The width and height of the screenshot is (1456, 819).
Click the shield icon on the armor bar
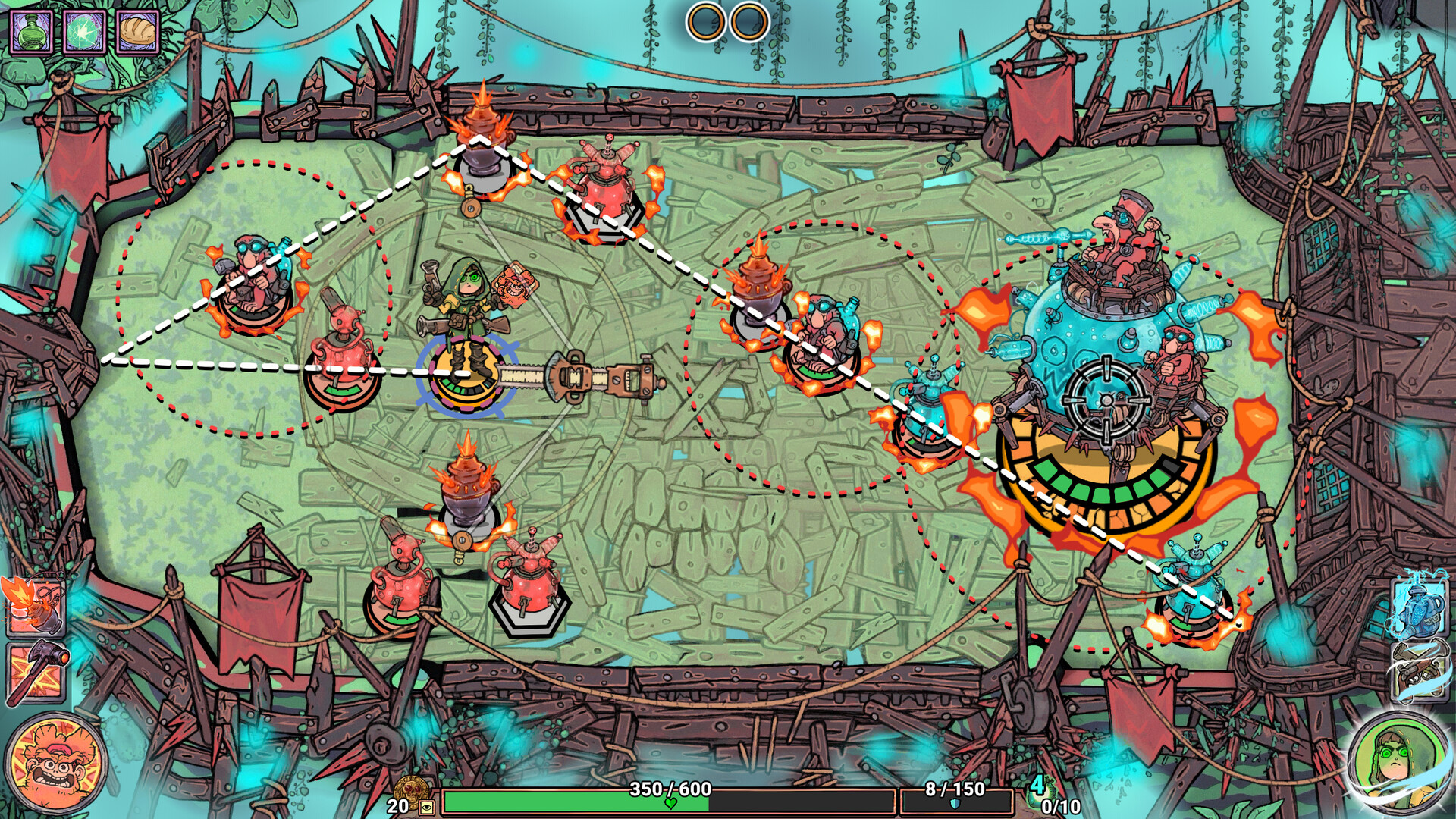click(954, 805)
